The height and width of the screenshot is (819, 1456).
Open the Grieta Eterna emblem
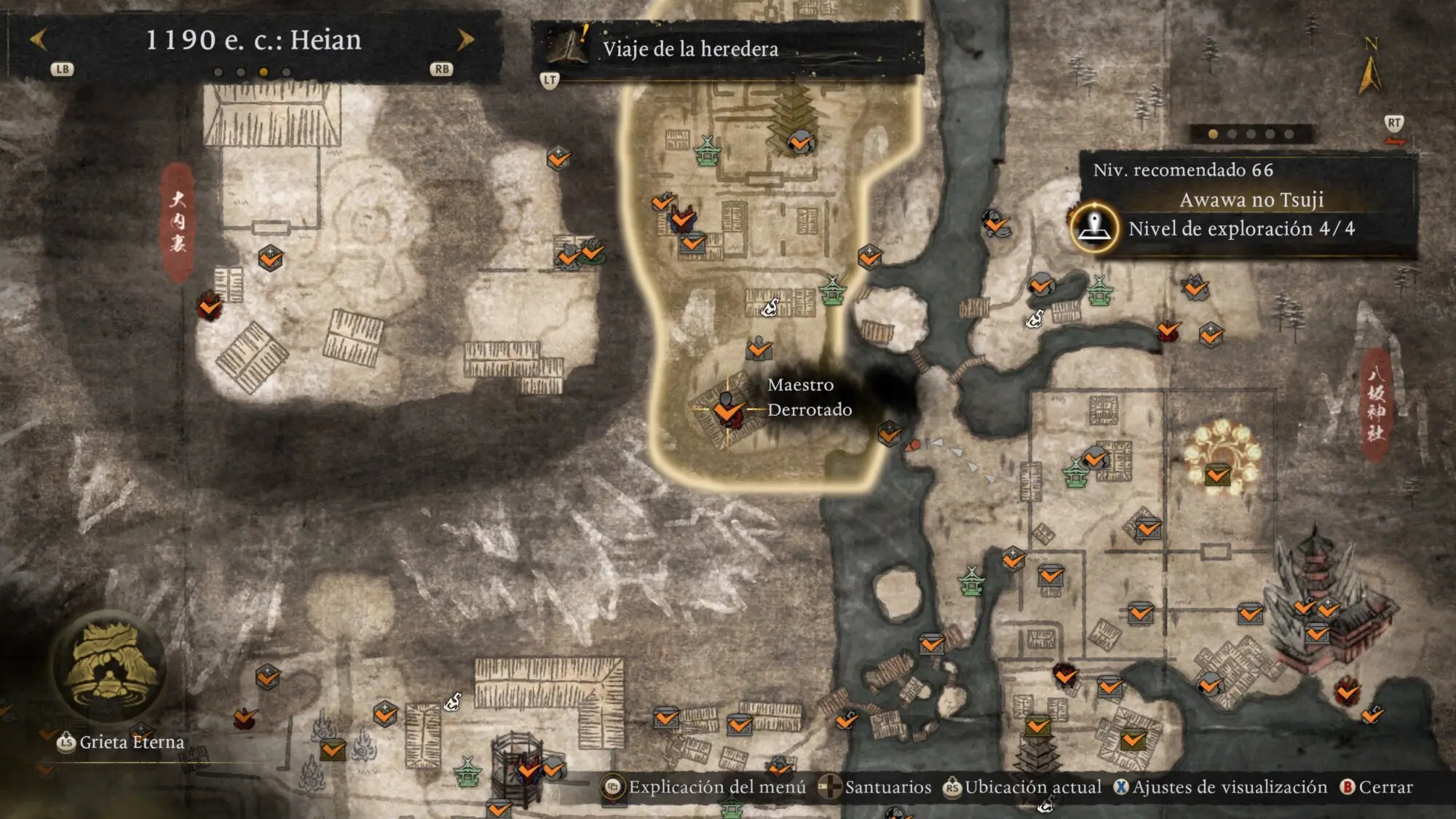[109, 668]
